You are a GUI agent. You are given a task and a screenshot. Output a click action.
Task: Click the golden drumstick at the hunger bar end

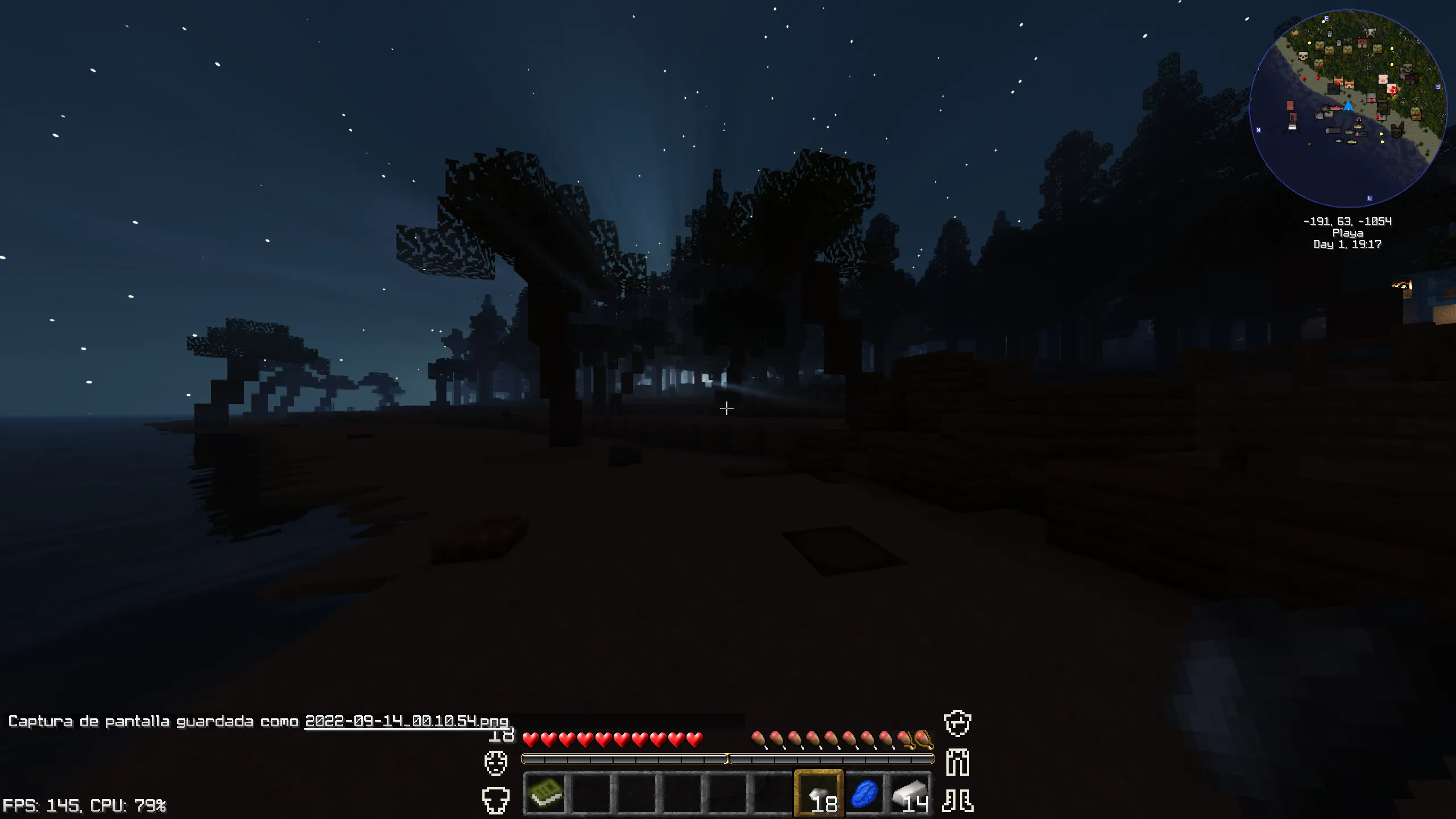[x=923, y=740]
